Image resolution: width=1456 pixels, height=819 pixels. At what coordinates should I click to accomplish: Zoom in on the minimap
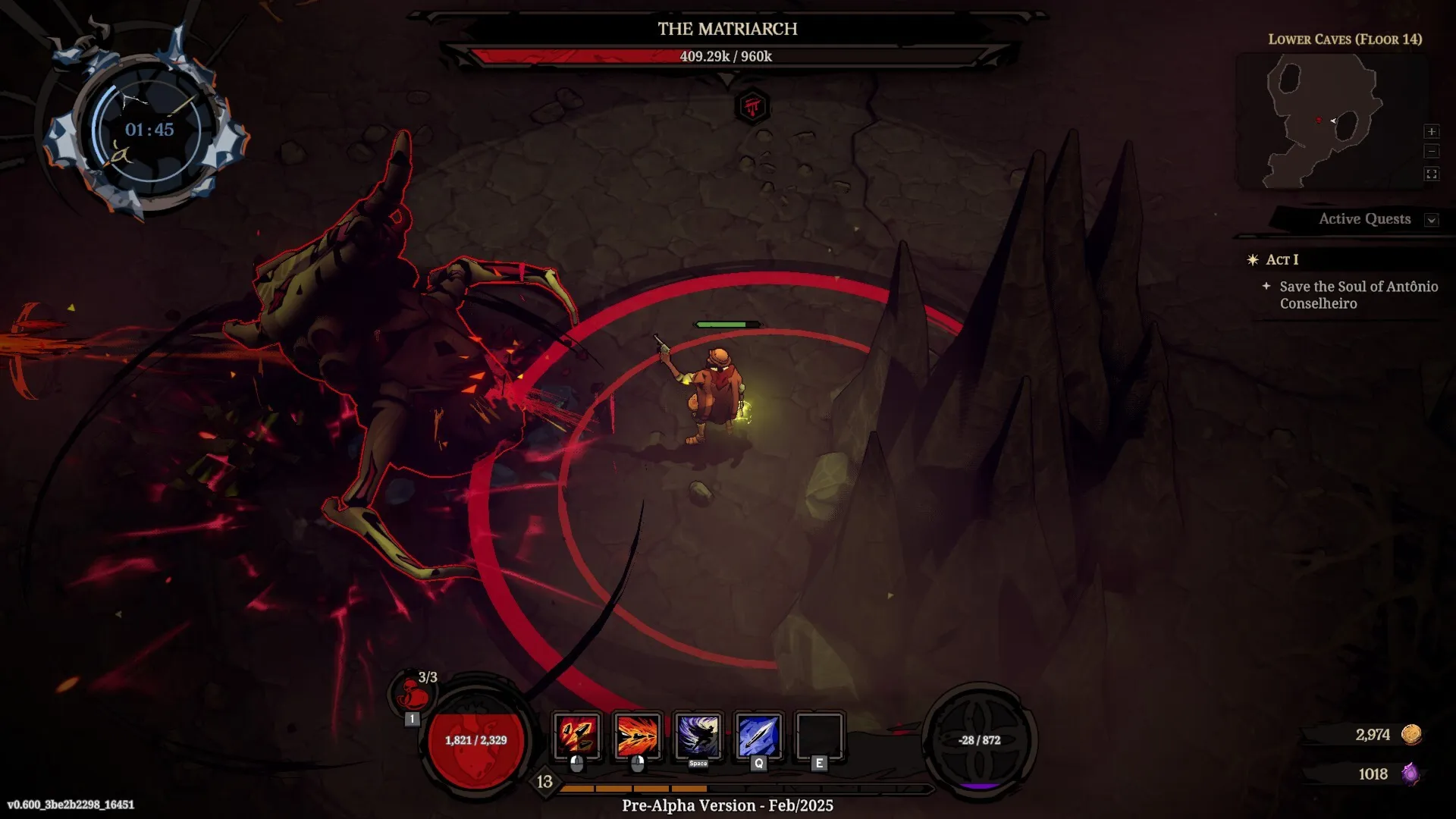[1432, 132]
